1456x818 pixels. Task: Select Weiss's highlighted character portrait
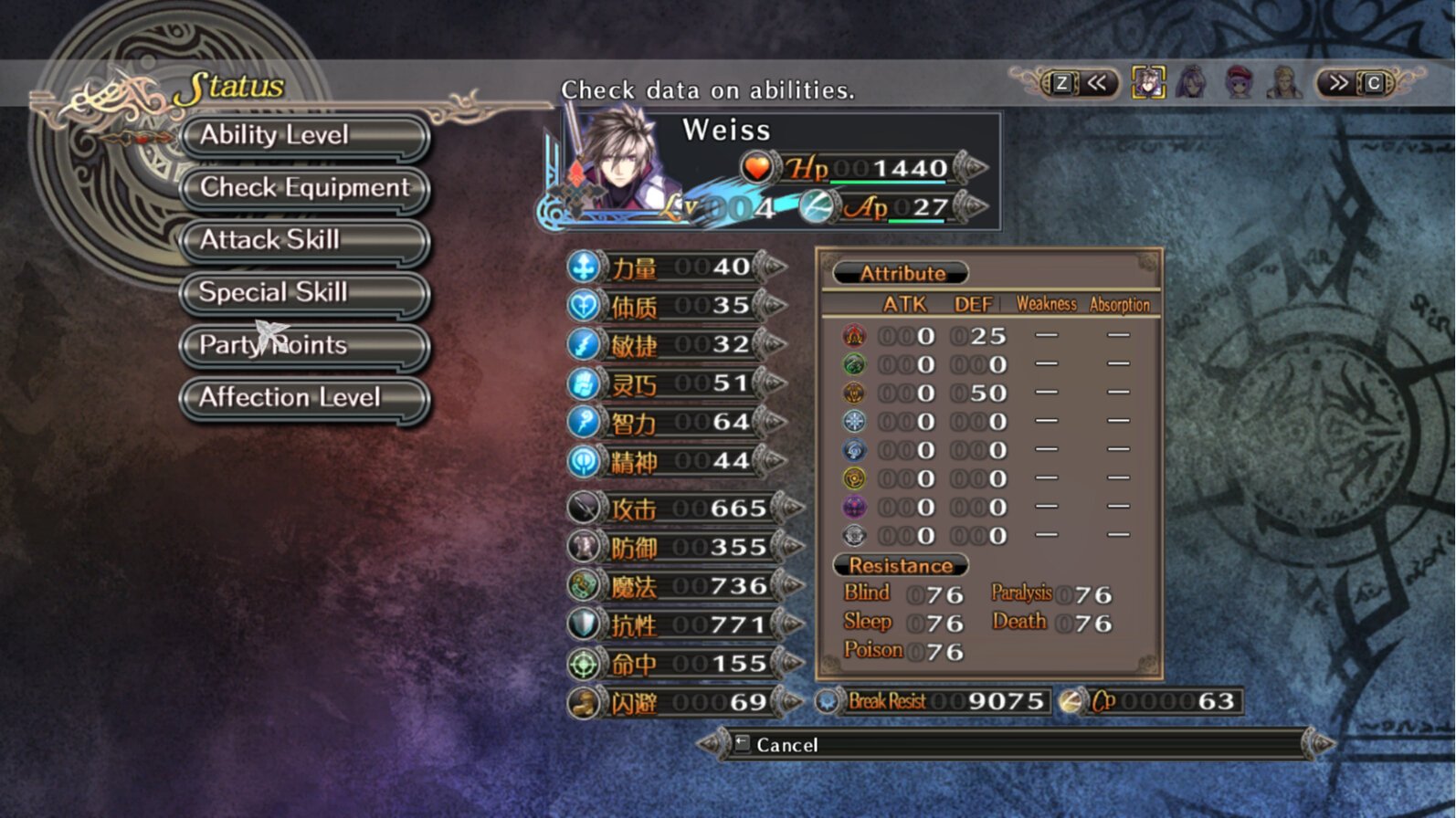[x=1147, y=83]
